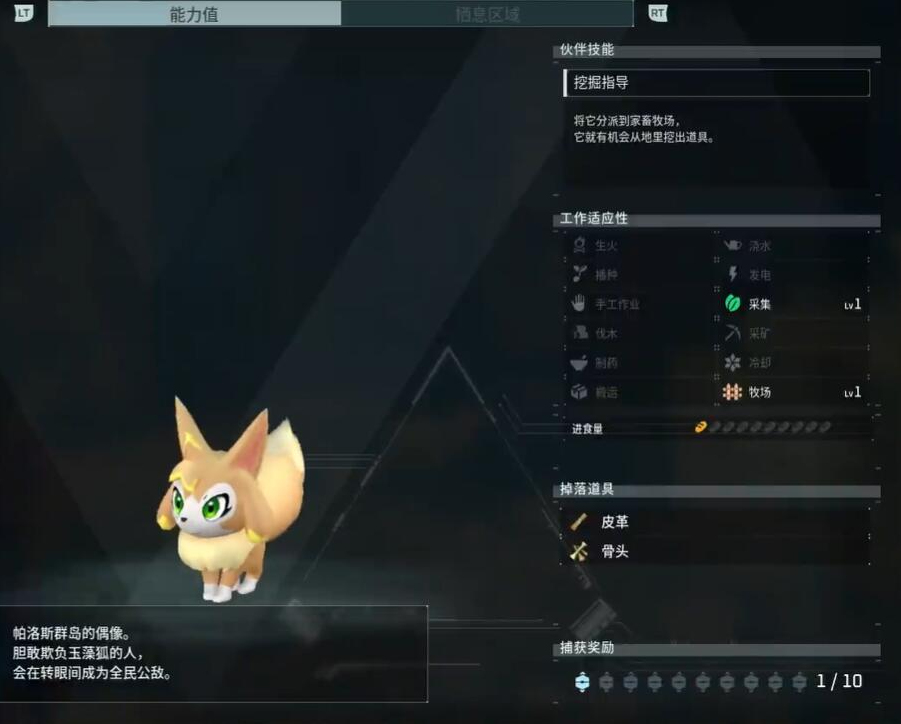Open the 栖息区域 habitat tab

click(487, 14)
